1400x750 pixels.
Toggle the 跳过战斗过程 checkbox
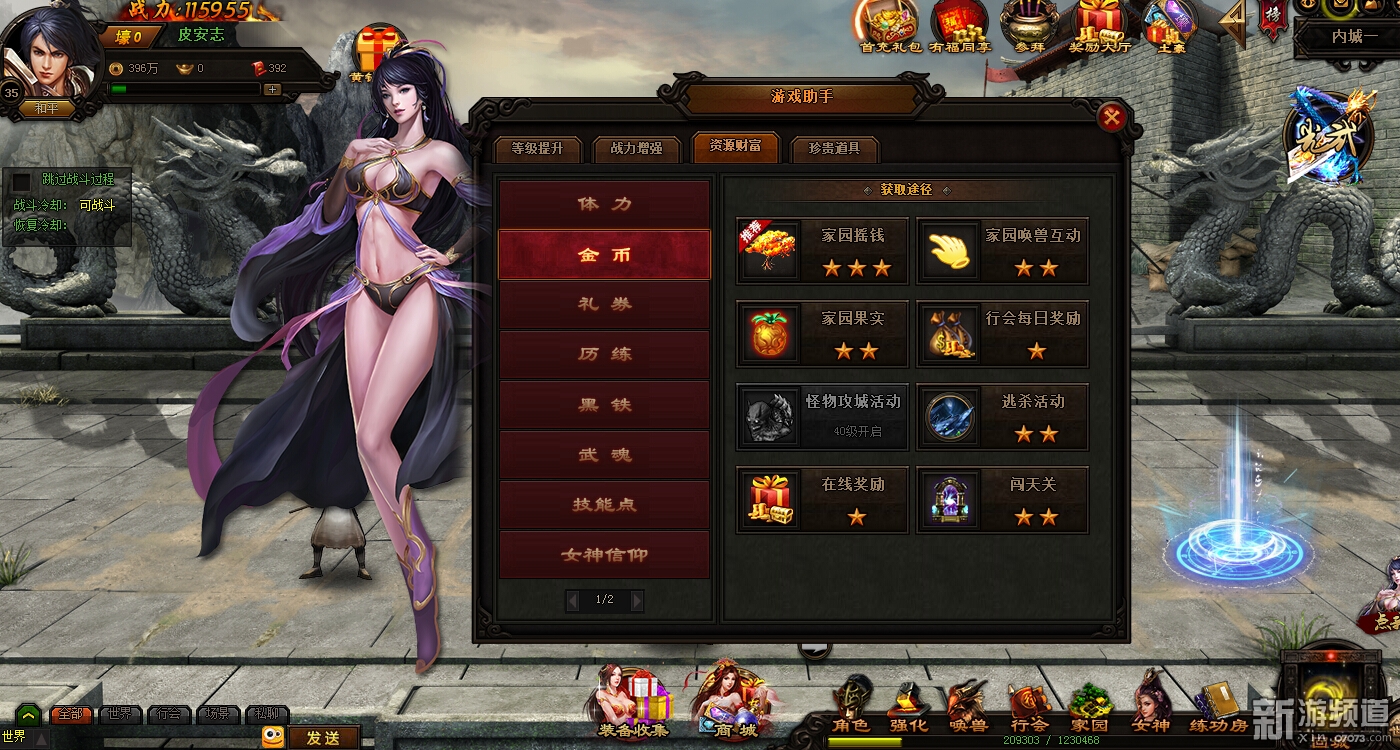[21, 181]
